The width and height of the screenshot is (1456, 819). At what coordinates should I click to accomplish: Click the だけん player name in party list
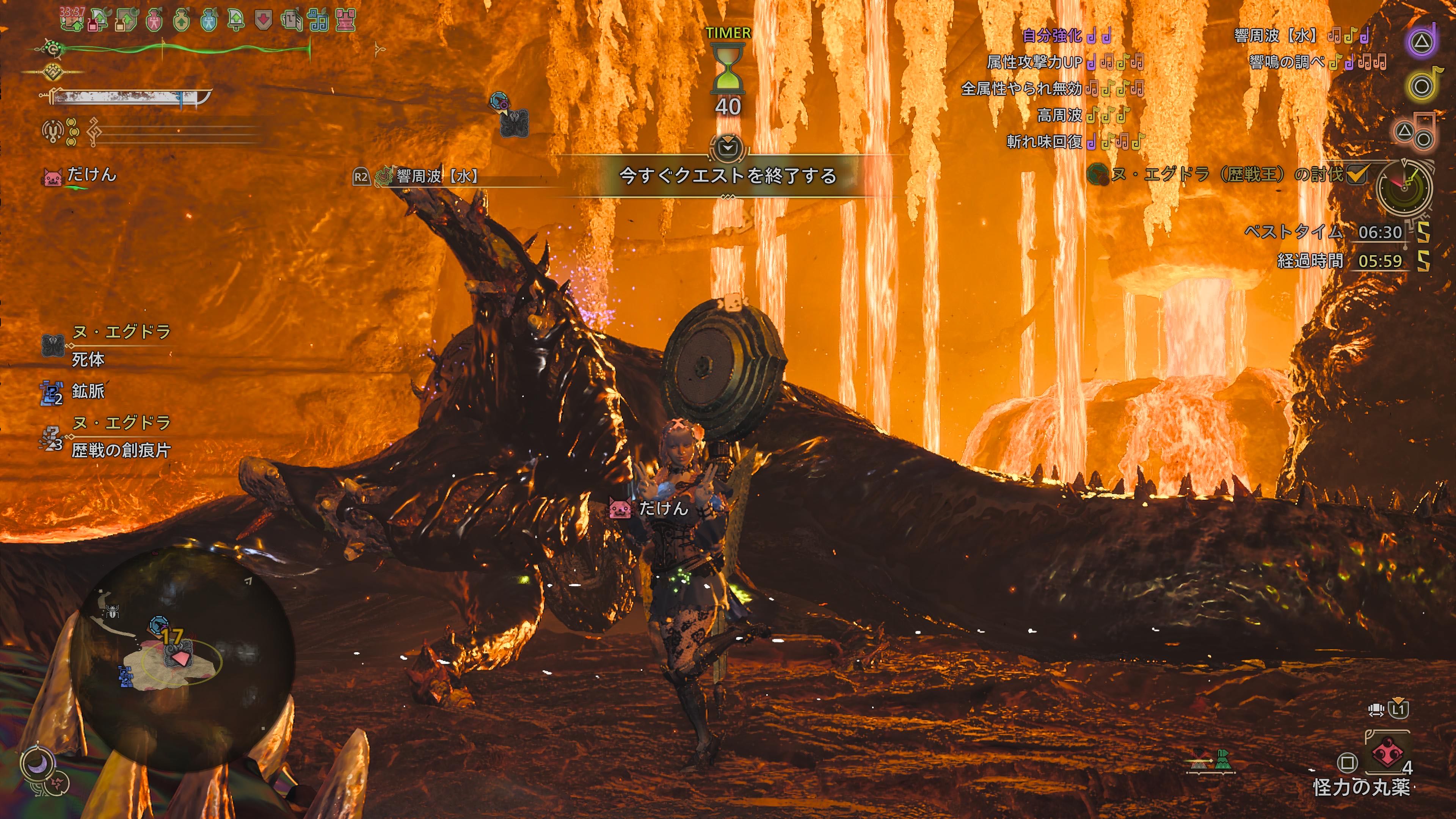pyautogui.click(x=91, y=175)
